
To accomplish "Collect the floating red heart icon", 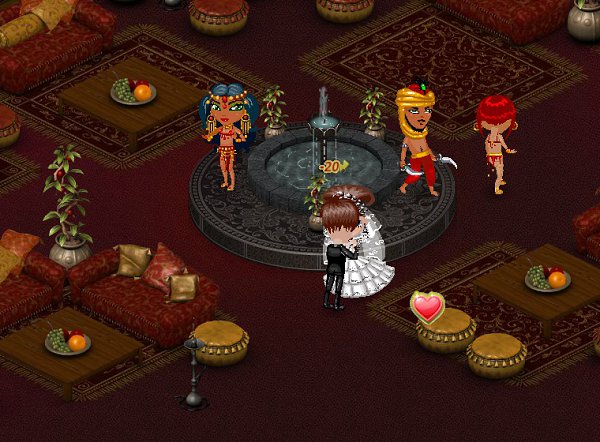I will click(x=428, y=307).
